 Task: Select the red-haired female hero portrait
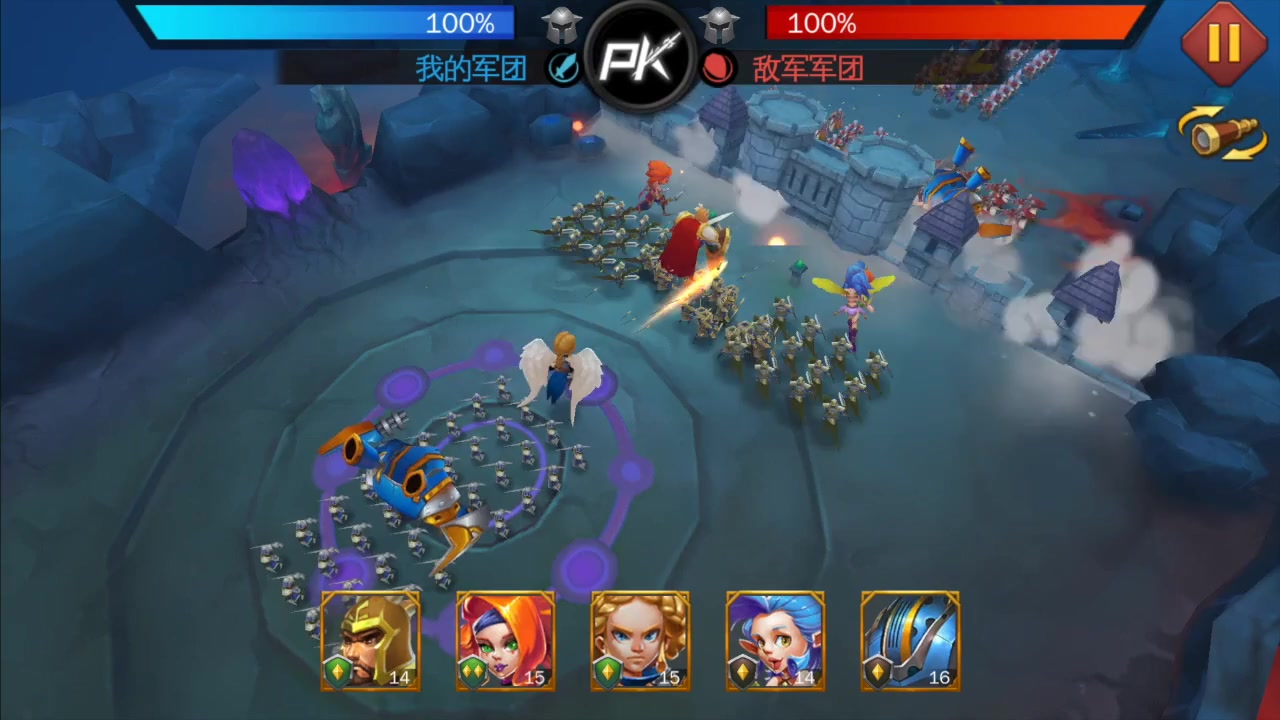(505, 640)
